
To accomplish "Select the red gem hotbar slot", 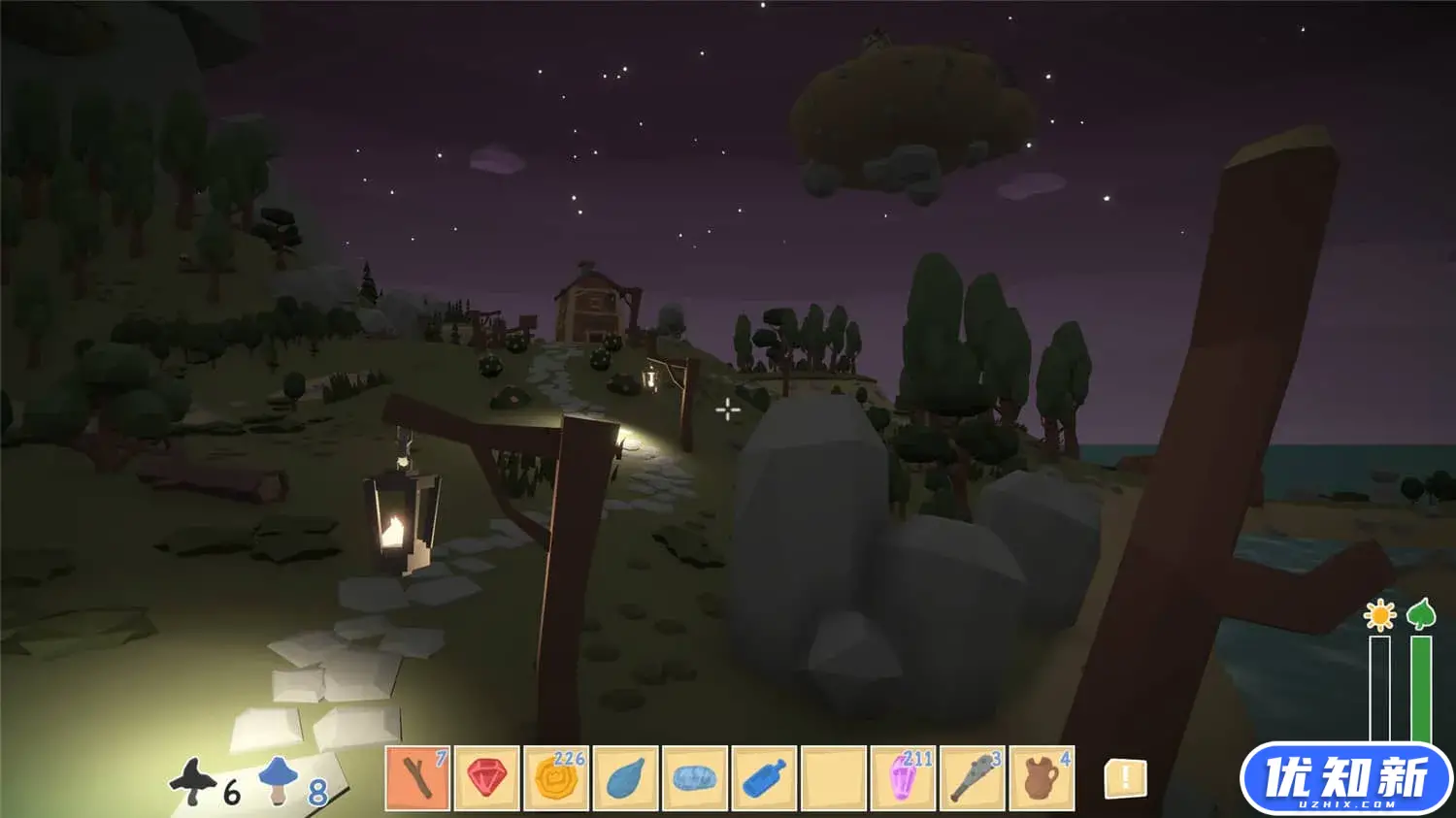I will 487,777.
